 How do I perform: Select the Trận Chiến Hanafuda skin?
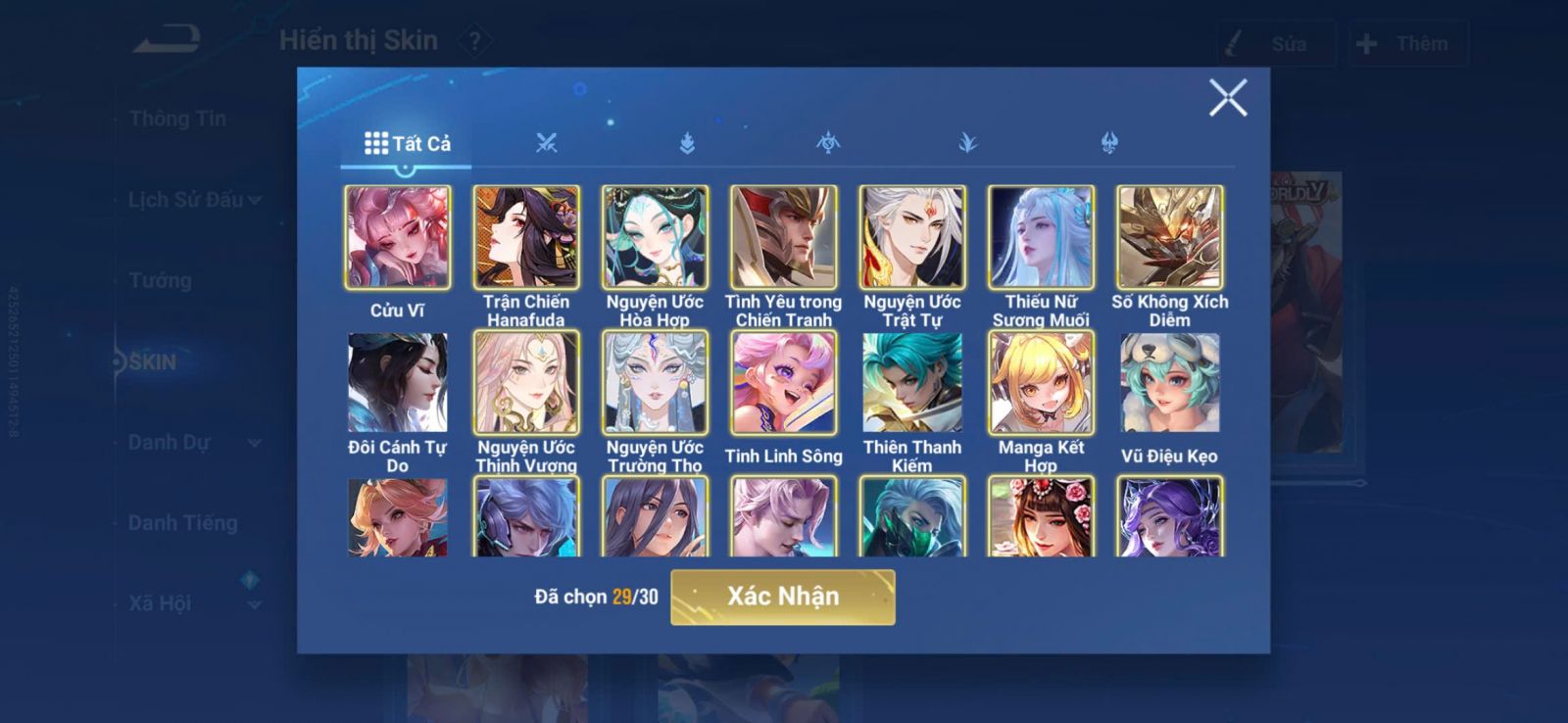tap(526, 238)
